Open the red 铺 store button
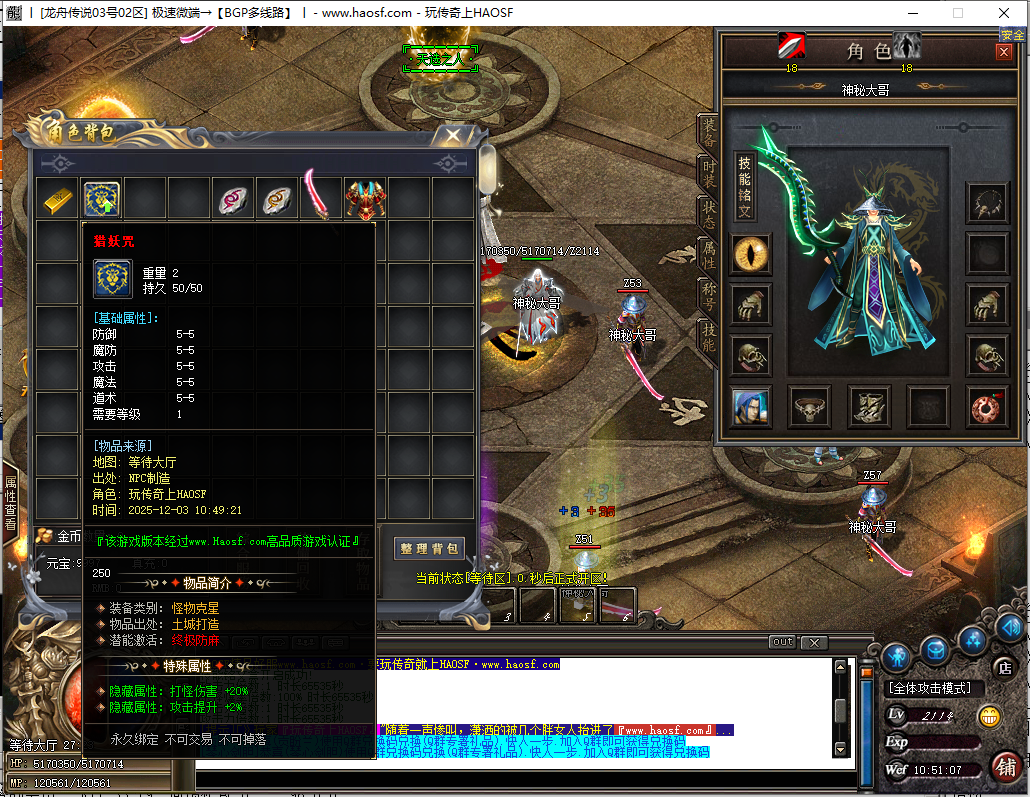The width and height of the screenshot is (1030, 797). pyautogui.click(x=1006, y=768)
